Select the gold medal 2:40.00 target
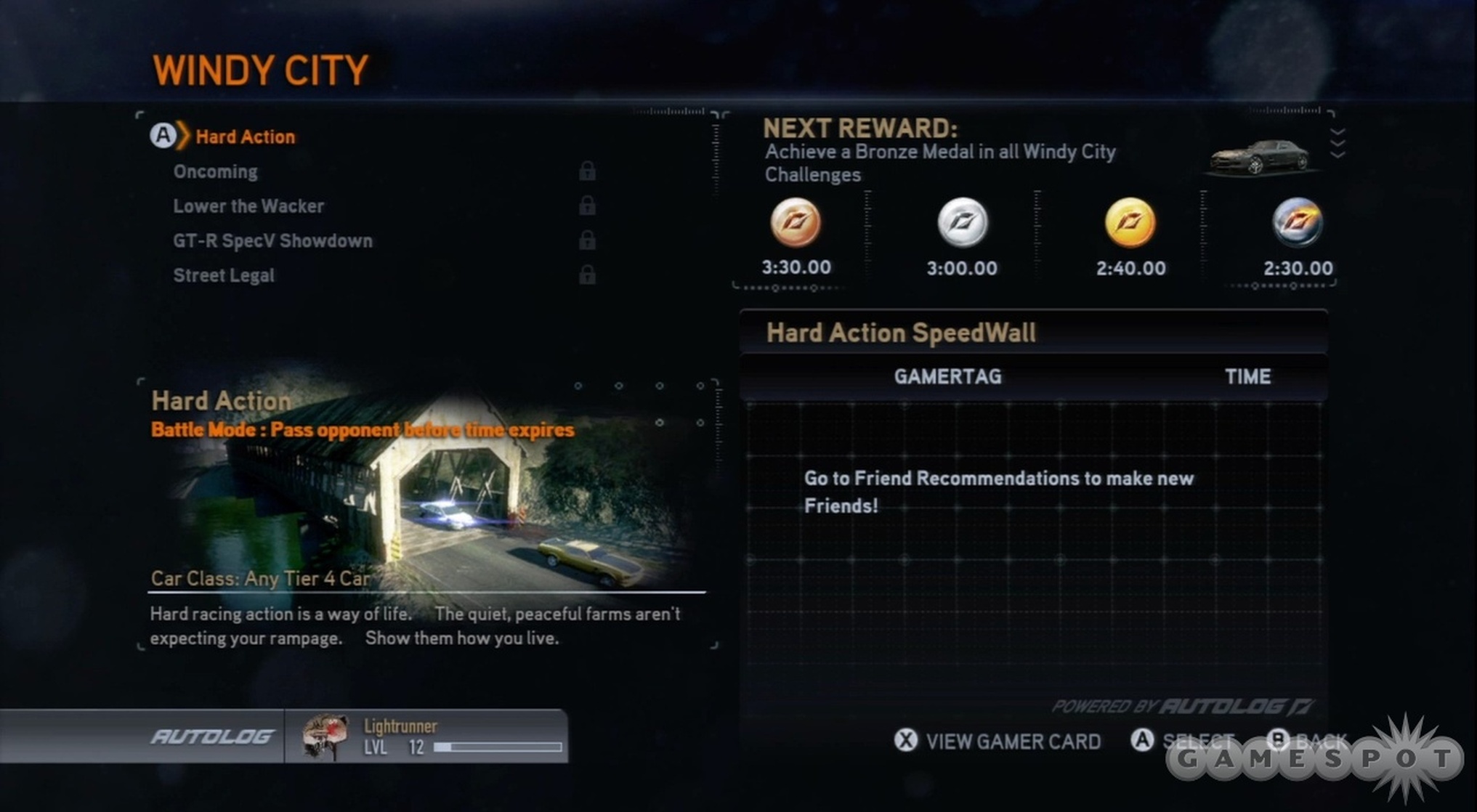The width and height of the screenshot is (1477, 812). click(1130, 222)
